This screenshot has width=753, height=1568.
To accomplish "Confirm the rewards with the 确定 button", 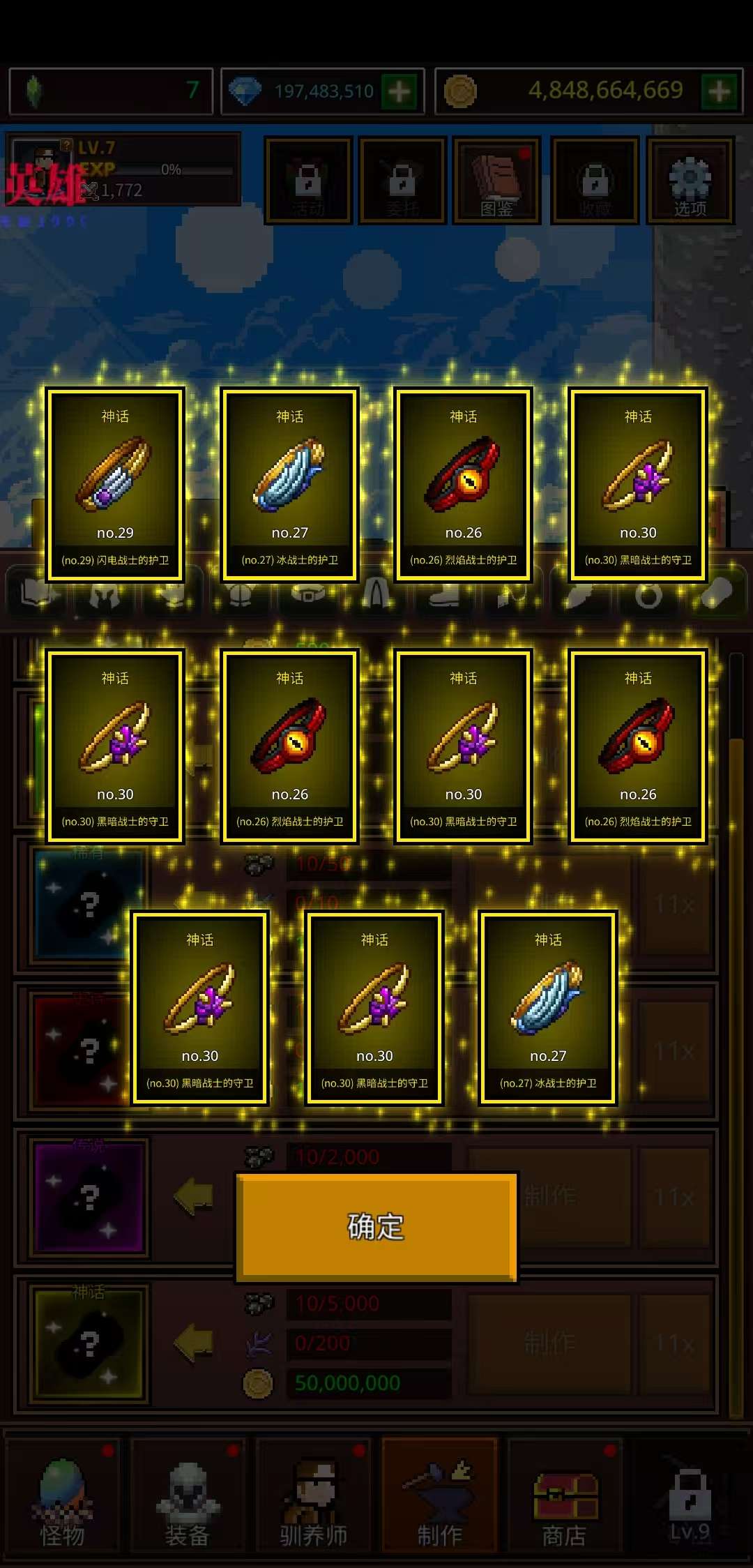I will tap(376, 1226).
